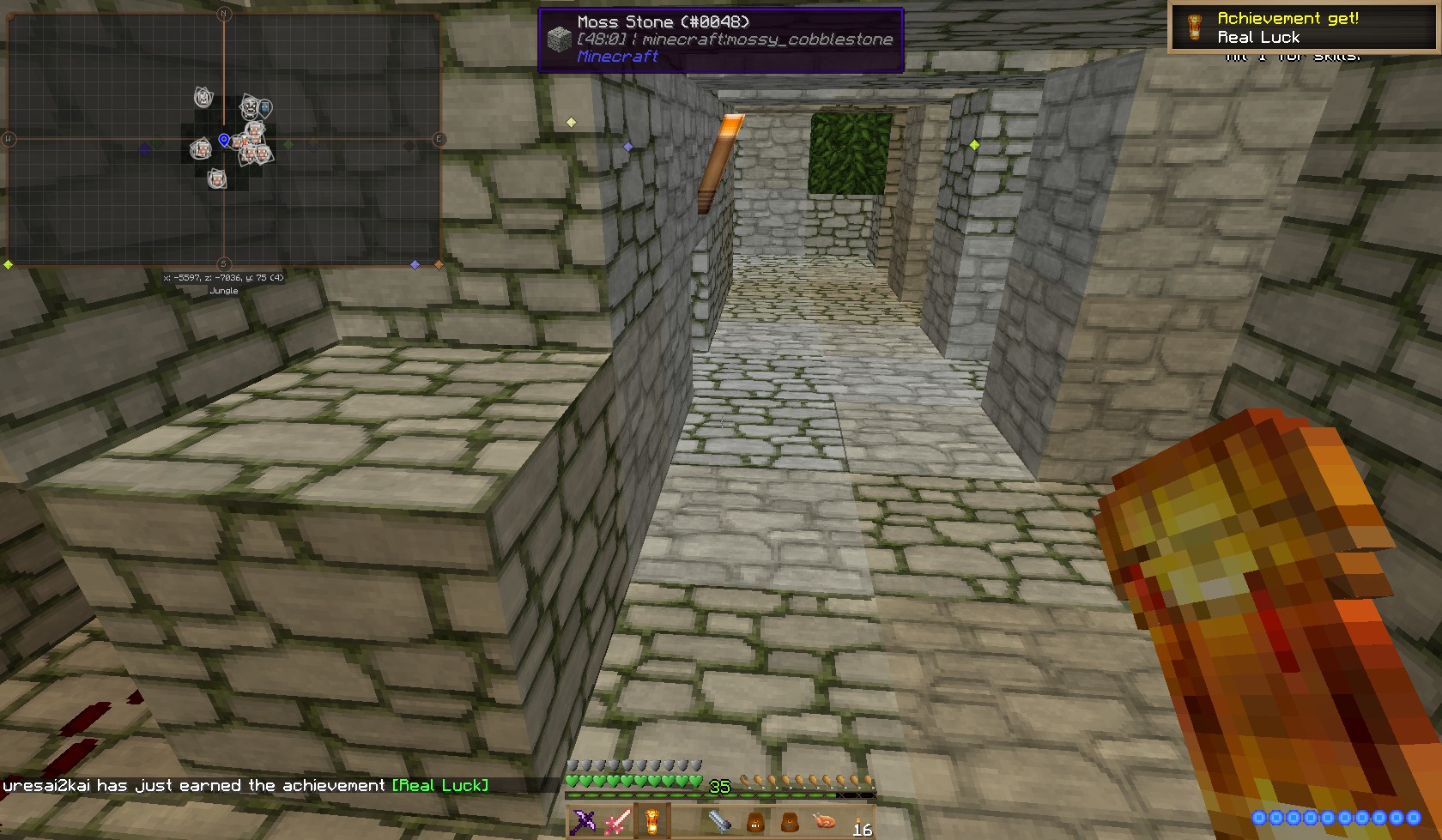Image resolution: width=1442 pixels, height=840 pixels.
Task: Select the purple pickaxe hotbar slot
Action: (x=583, y=821)
